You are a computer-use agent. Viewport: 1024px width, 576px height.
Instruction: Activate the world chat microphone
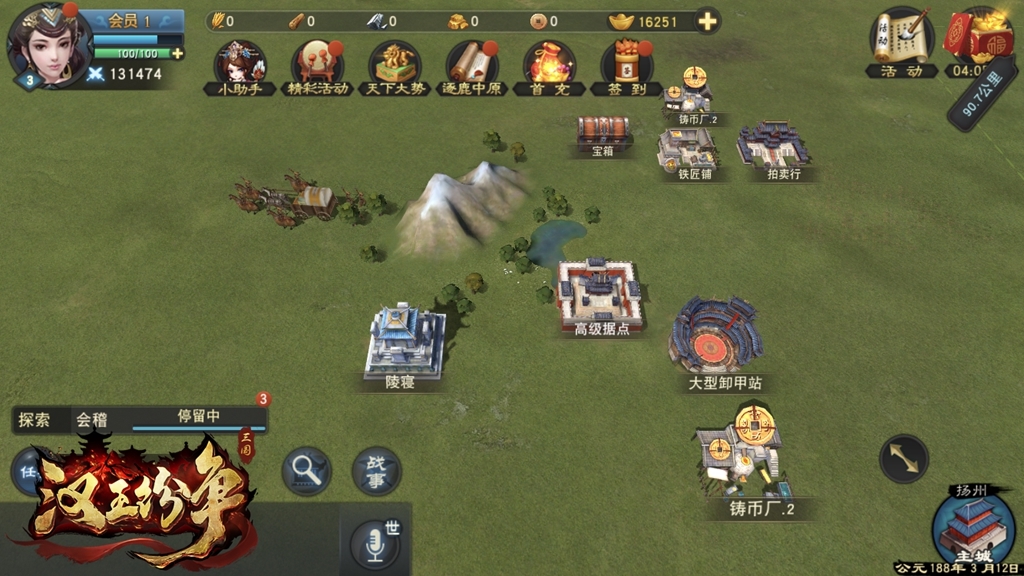click(x=376, y=544)
